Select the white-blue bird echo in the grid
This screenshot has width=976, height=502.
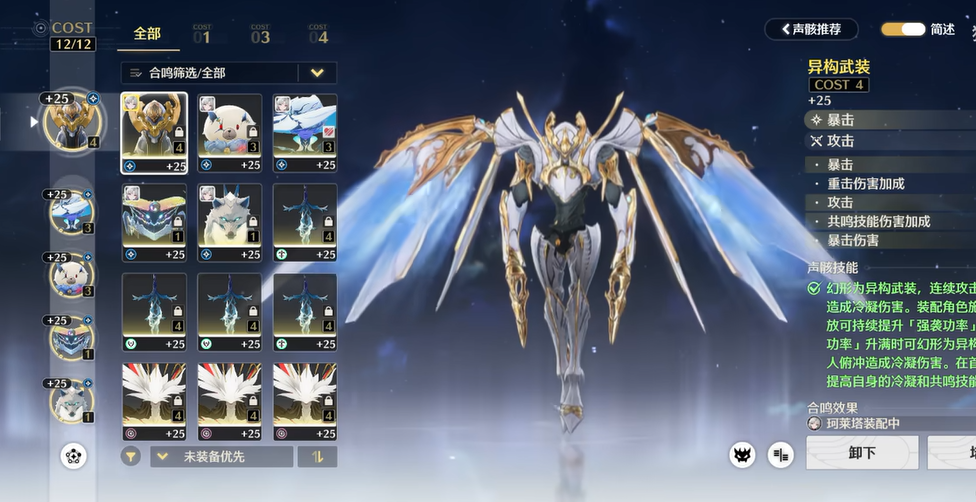(x=305, y=134)
